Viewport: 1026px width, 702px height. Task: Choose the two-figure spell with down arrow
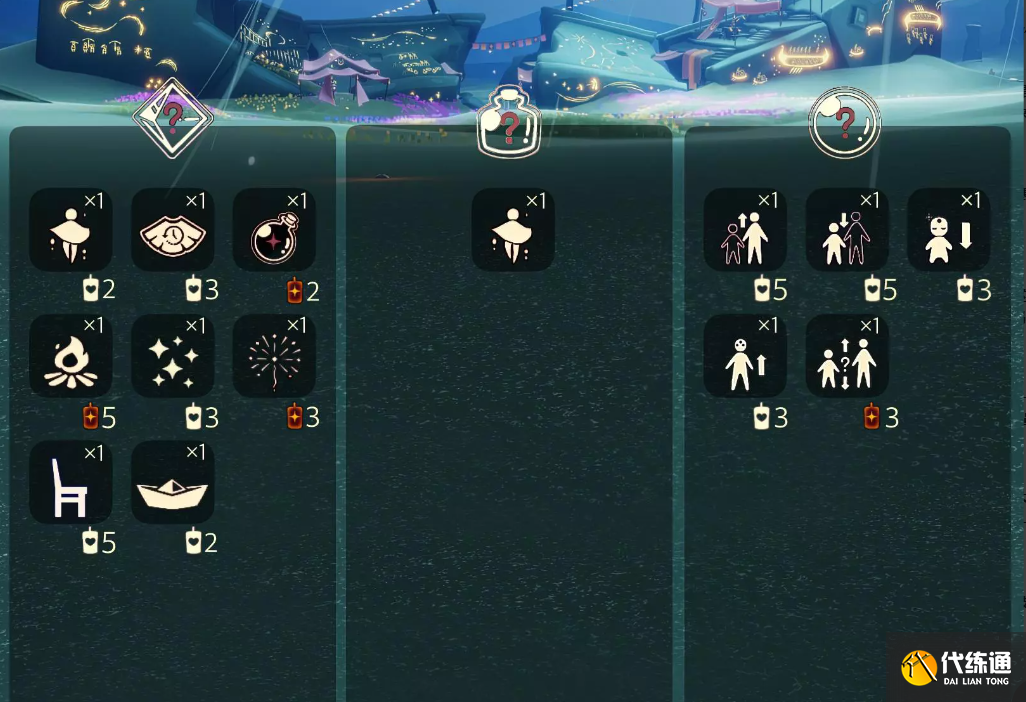pos(846,230)
